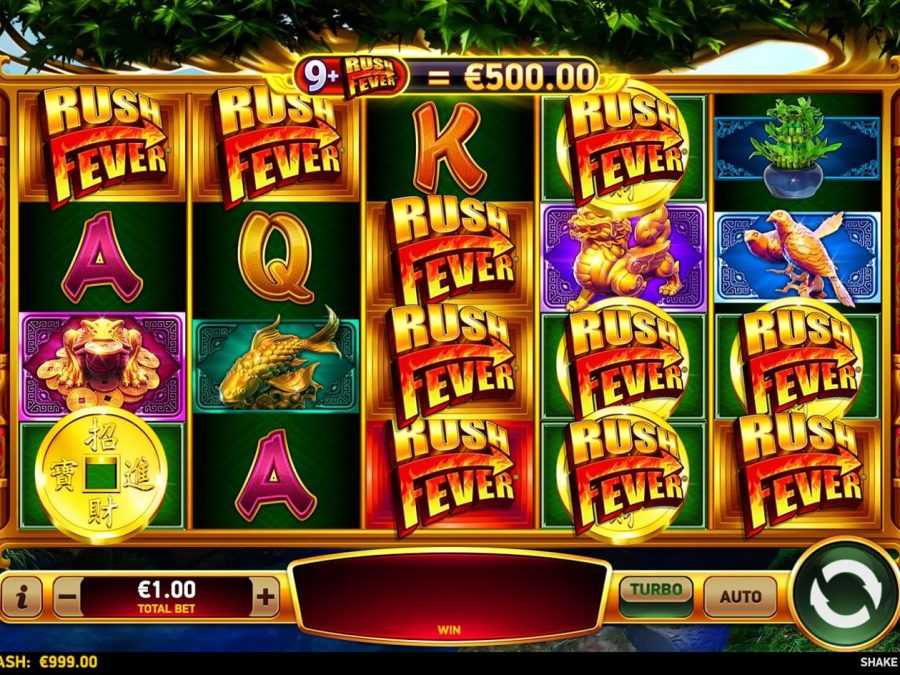
Task: Open the AUTO spin options
Action: [x=740, y=597]
